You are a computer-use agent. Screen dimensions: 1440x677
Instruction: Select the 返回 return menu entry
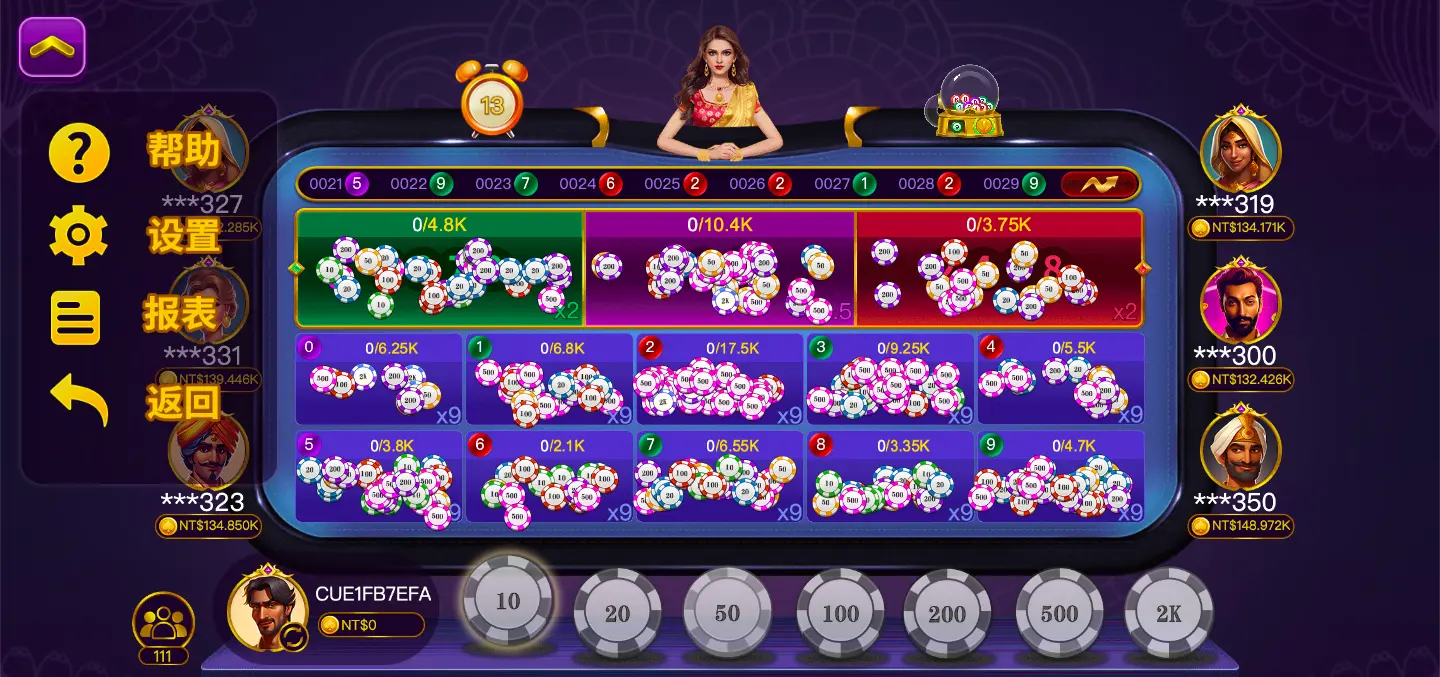click(80, 400)
